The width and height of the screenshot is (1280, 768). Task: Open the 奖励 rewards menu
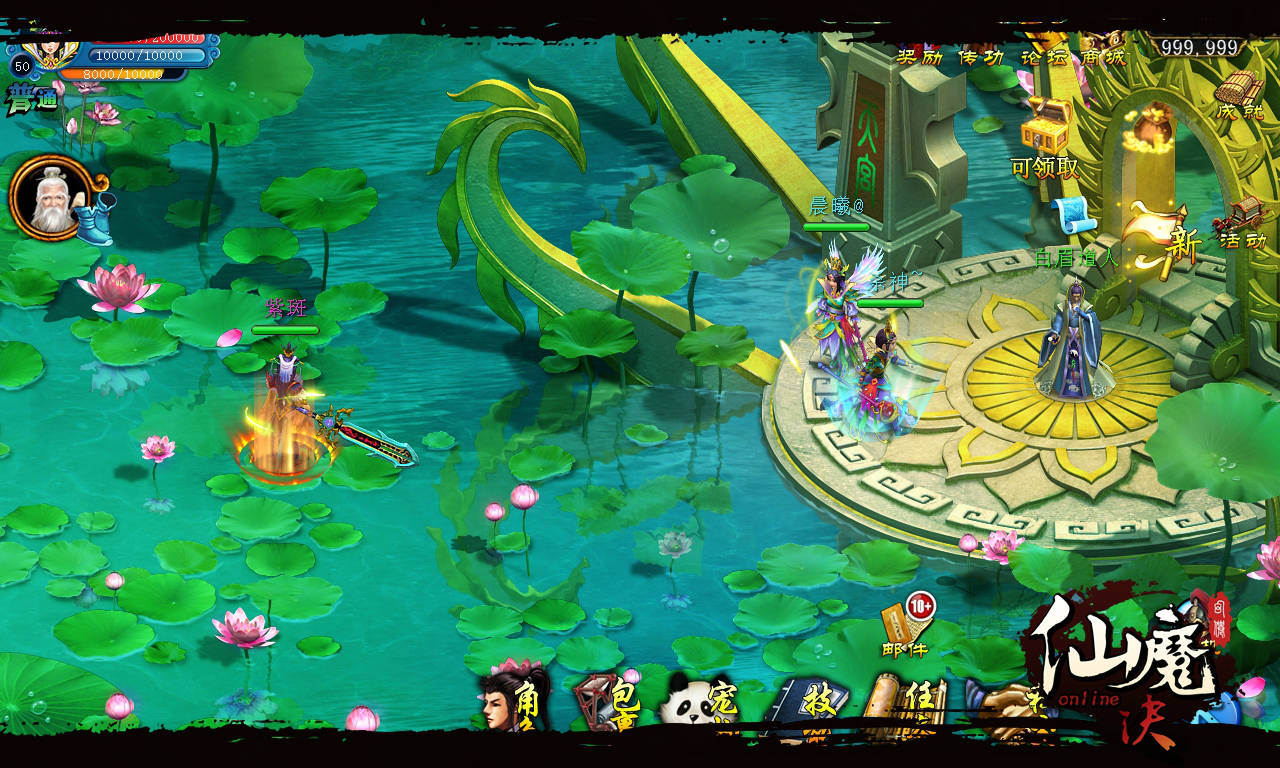coord(920,57)
